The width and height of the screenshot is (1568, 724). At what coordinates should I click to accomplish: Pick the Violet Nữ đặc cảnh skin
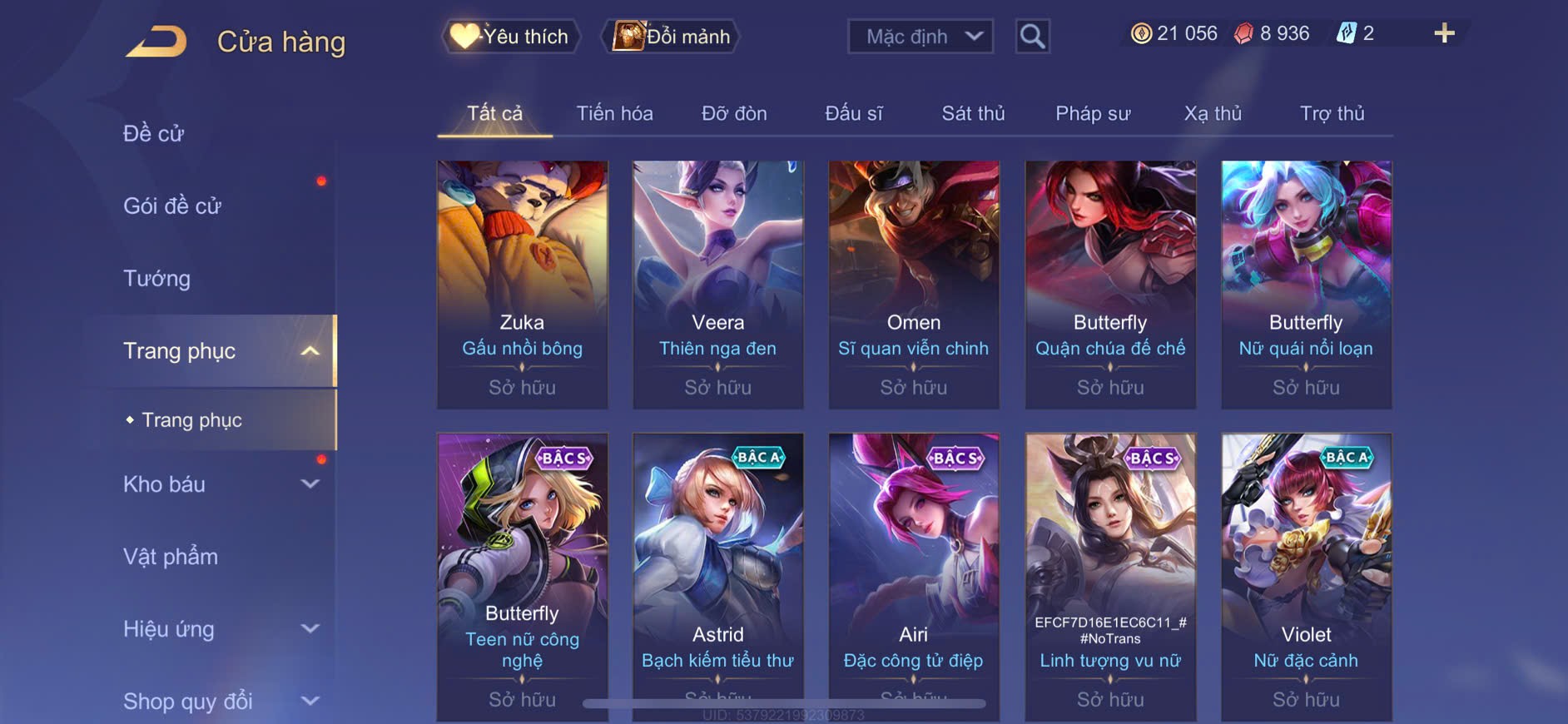[1306, 574]
